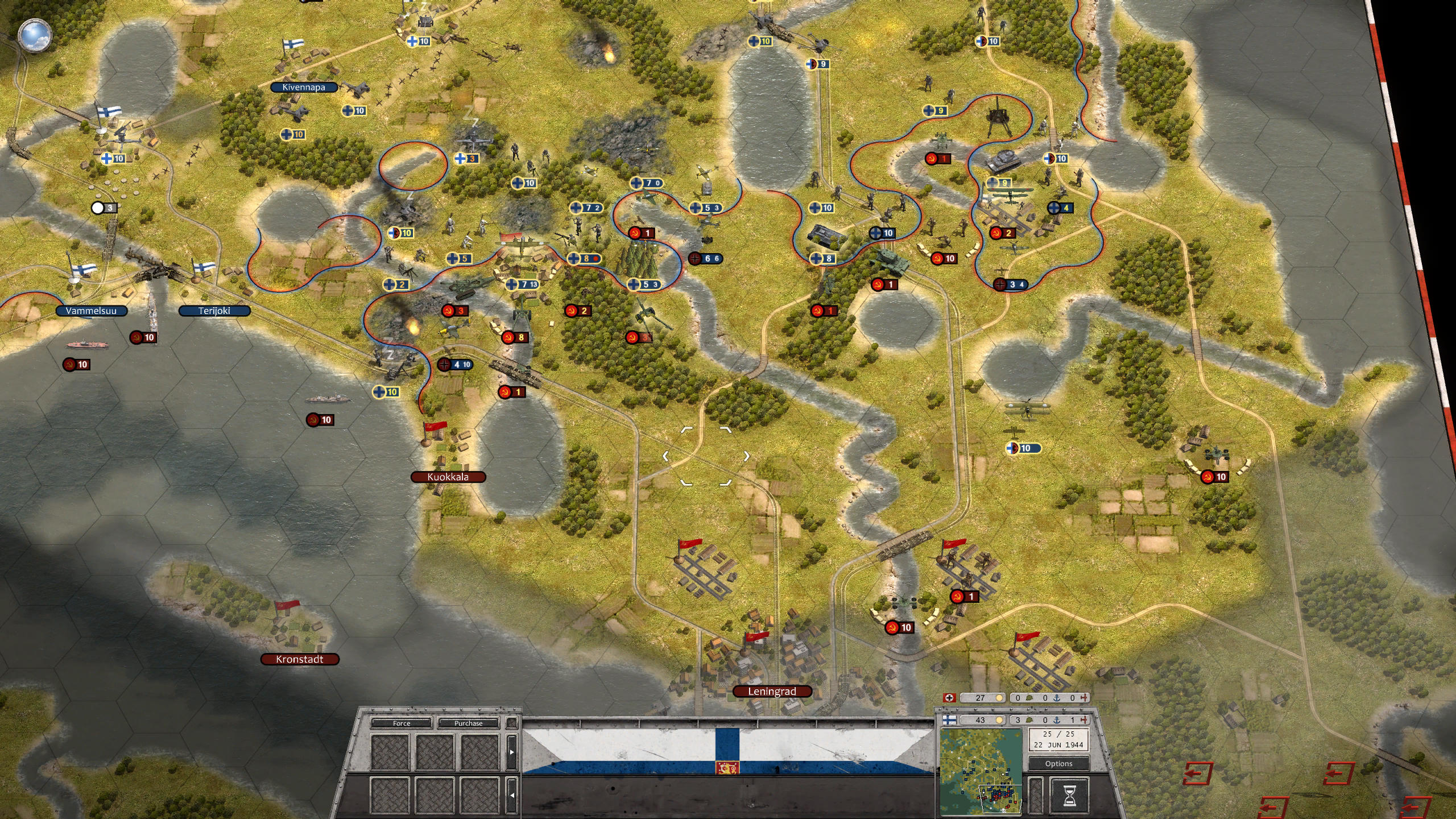The height and width of the screenshot is (819, 1456).
Task: End the turn with the hourglass button
Action: pyautogui.click(x=1069, y=795)
